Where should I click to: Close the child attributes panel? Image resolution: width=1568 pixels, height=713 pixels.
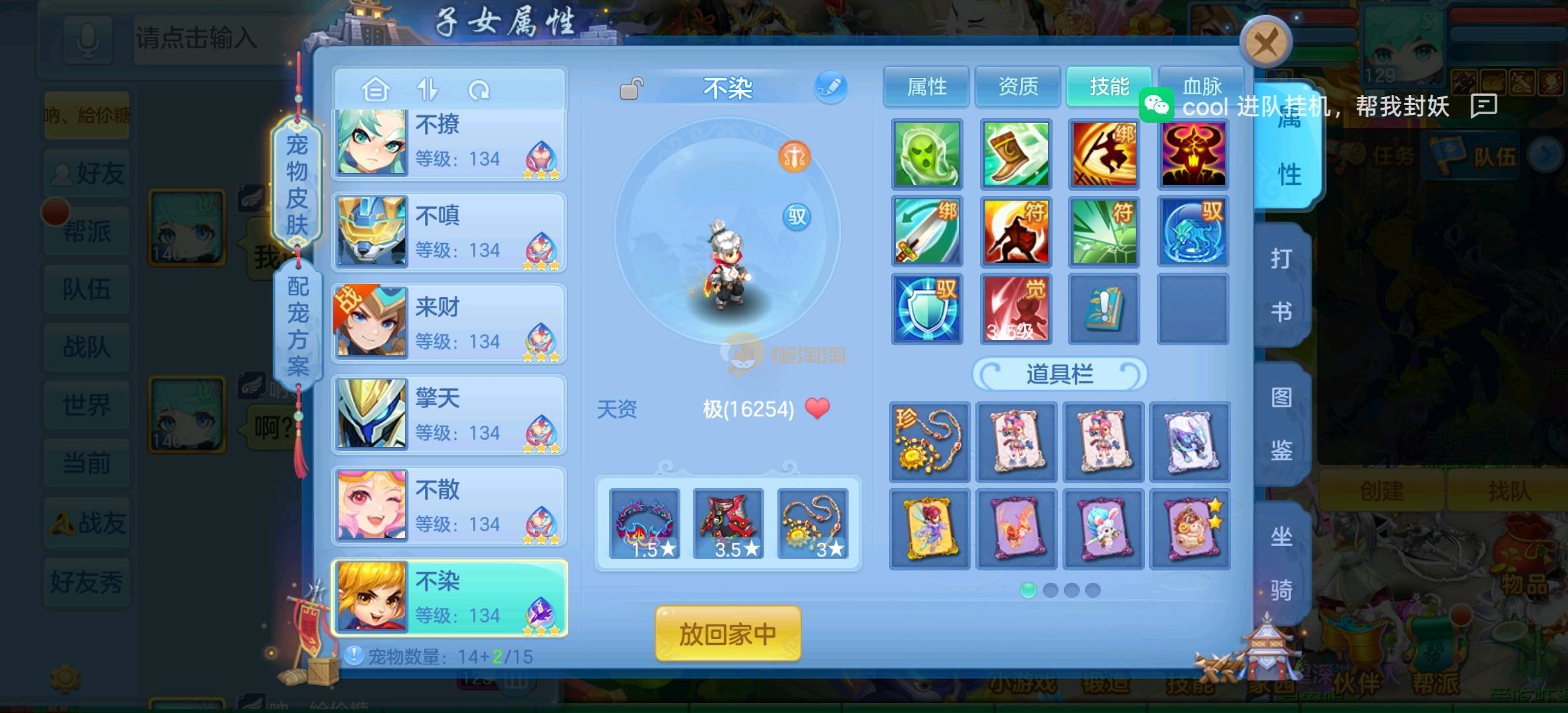click(1265, 44)
